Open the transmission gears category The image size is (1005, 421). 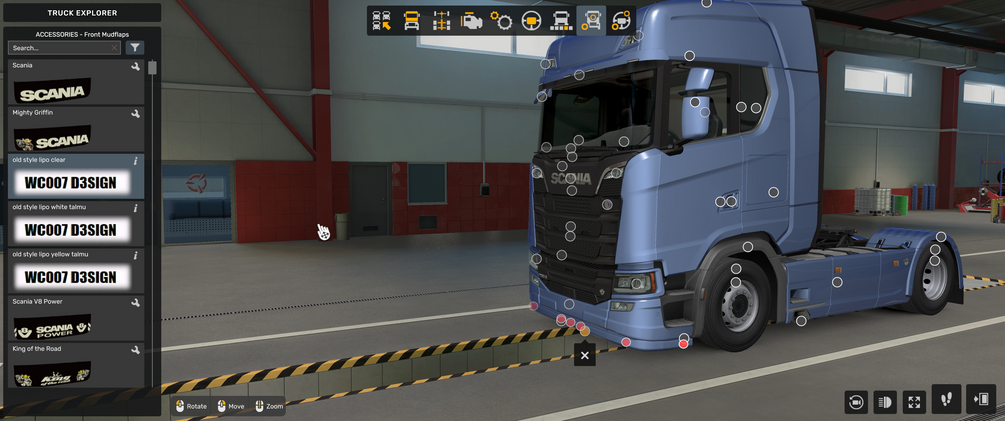[x=501, y=21]
